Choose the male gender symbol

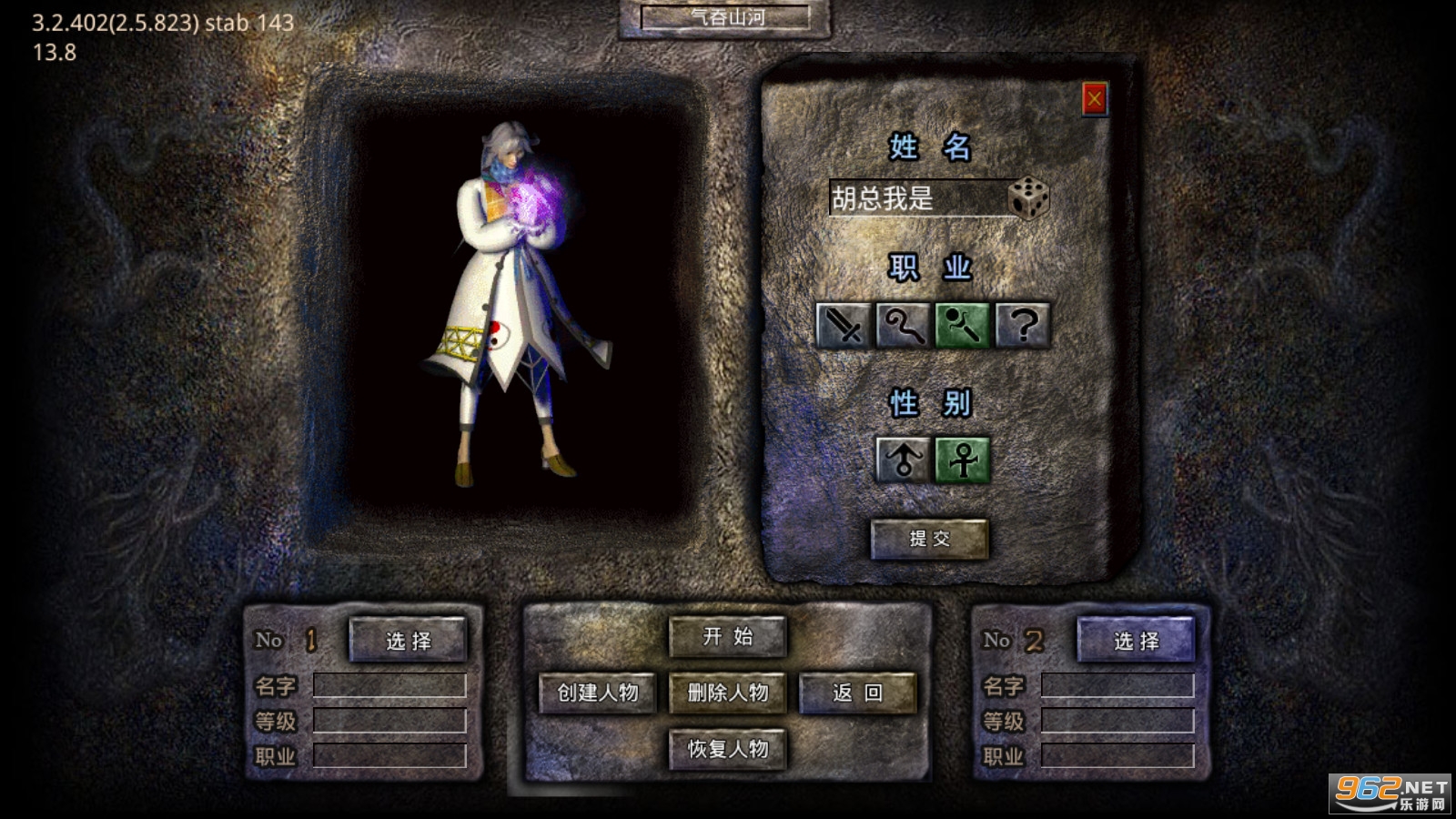(x=902, y=460)
